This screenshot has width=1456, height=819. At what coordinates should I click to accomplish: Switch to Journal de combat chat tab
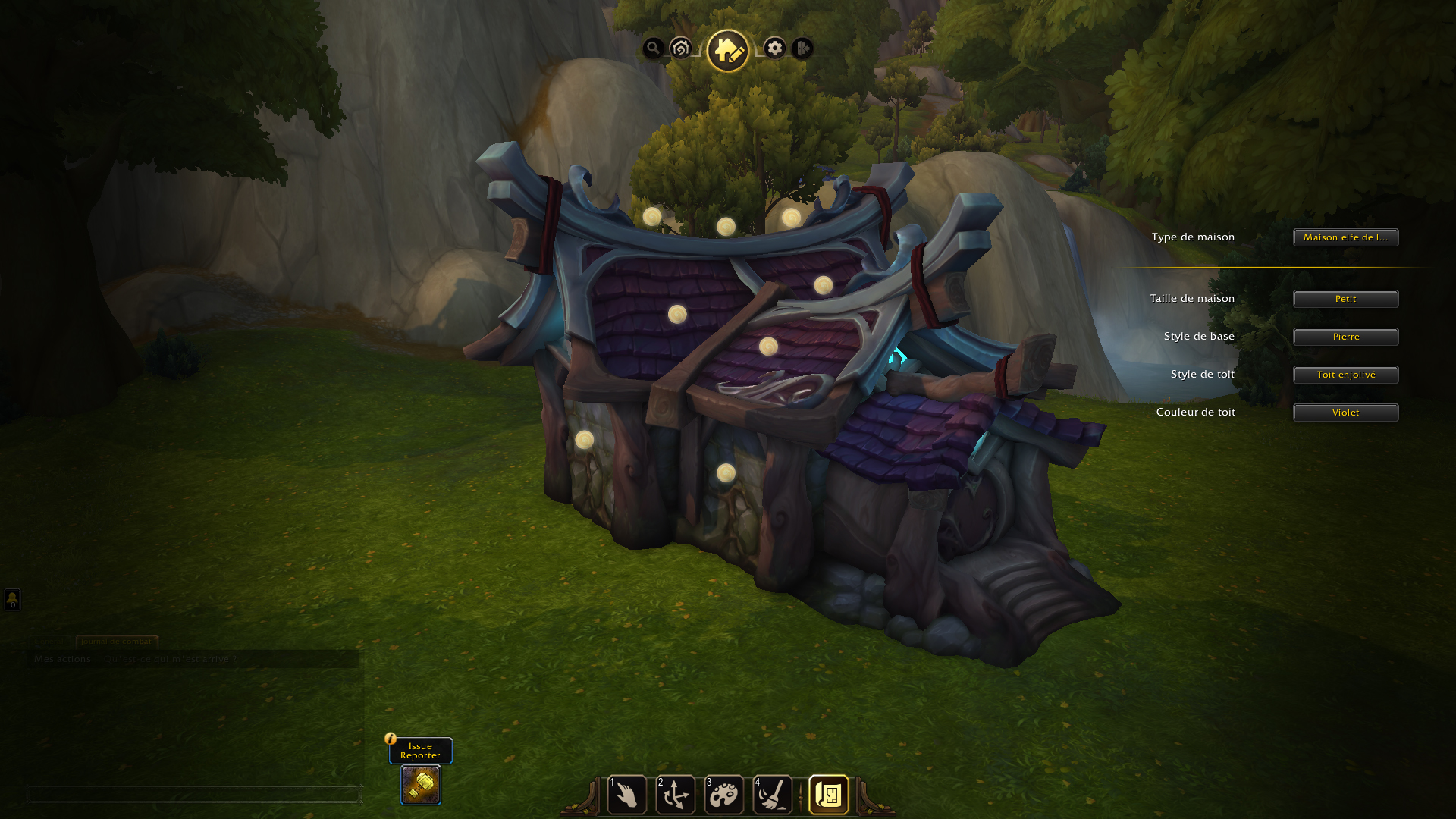[x=117, y=642]
